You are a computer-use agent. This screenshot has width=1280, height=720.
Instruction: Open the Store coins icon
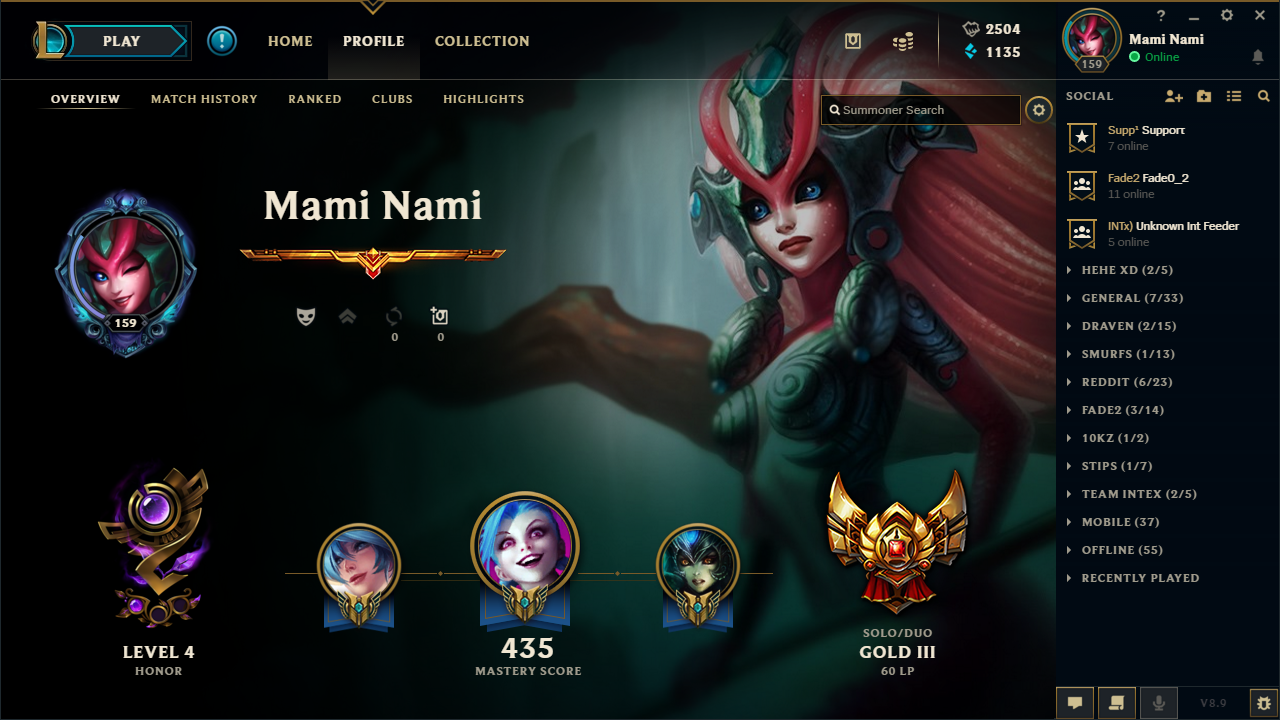pyautogui.click(x=901, y=40)
